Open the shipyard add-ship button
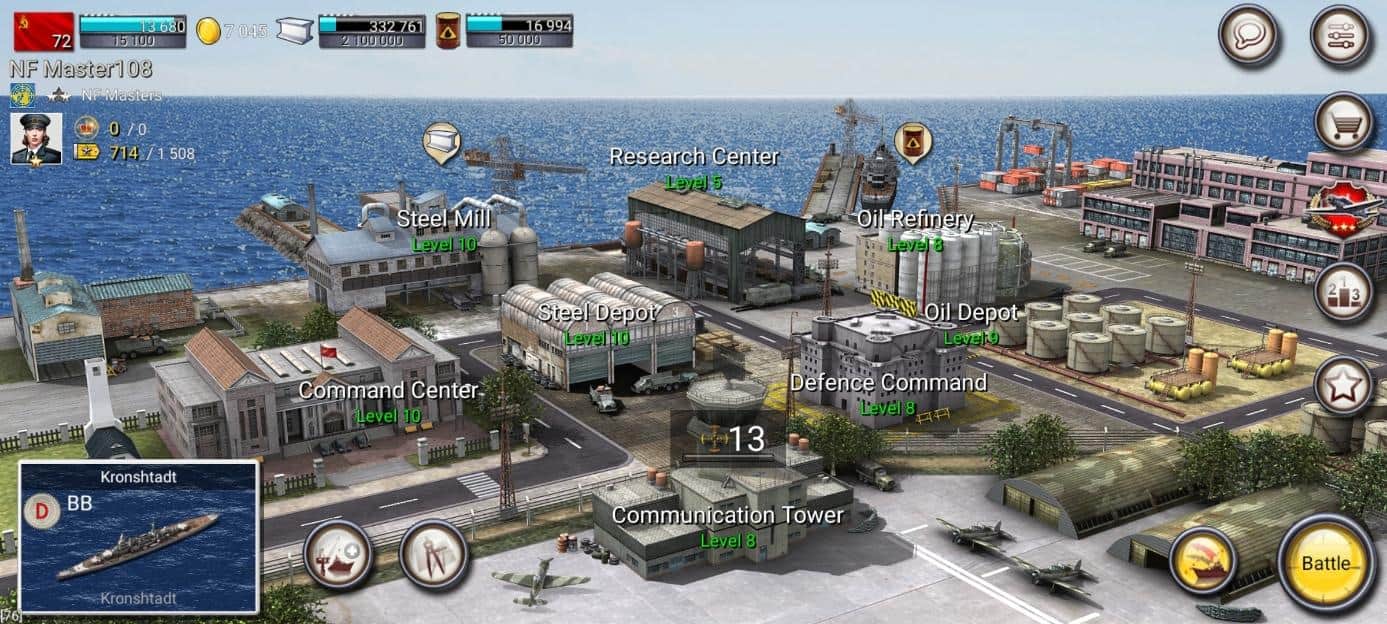The height and width of the screenshot is (624, 1387). 338,554
